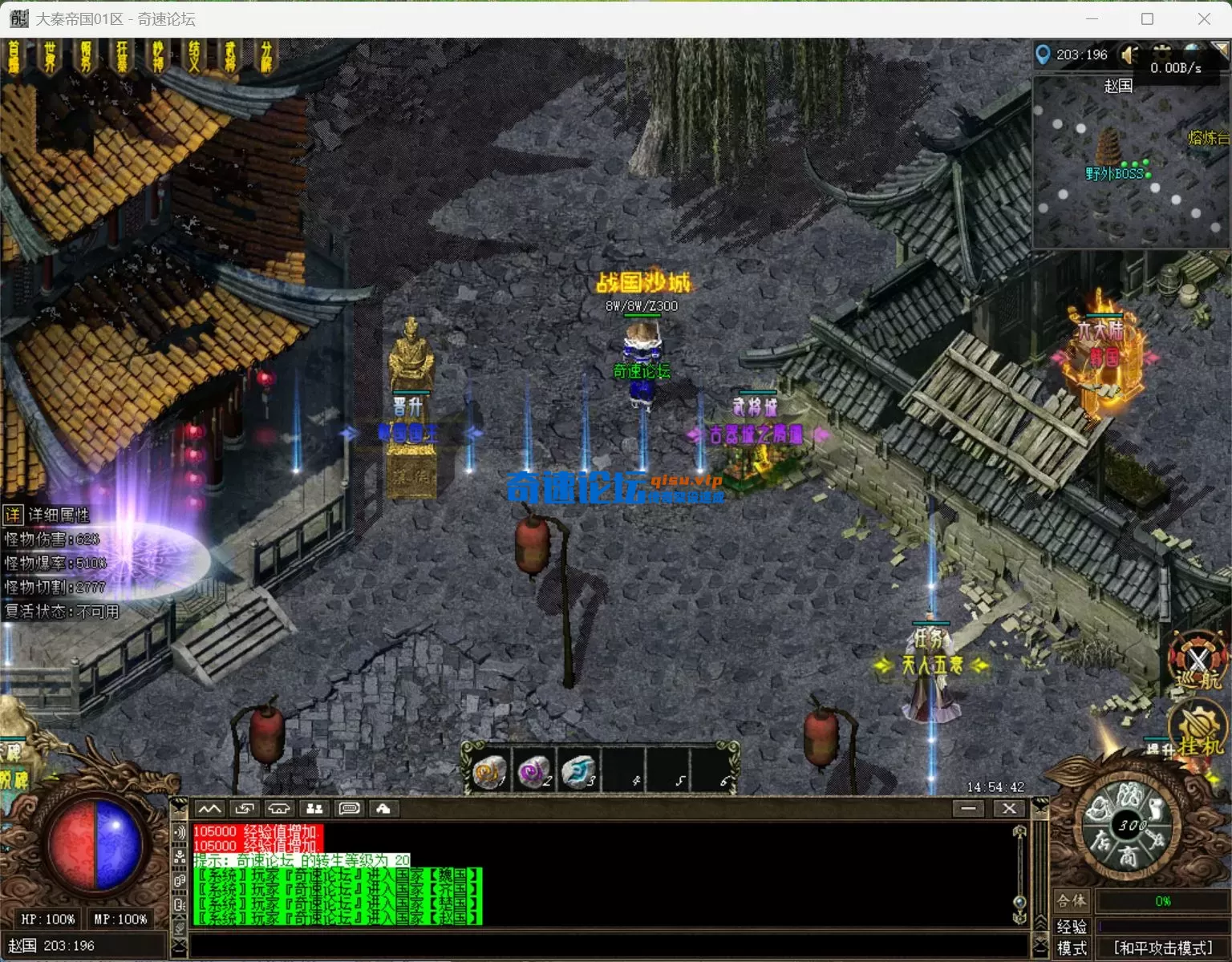Open the 分解 banner

(266, 58)
